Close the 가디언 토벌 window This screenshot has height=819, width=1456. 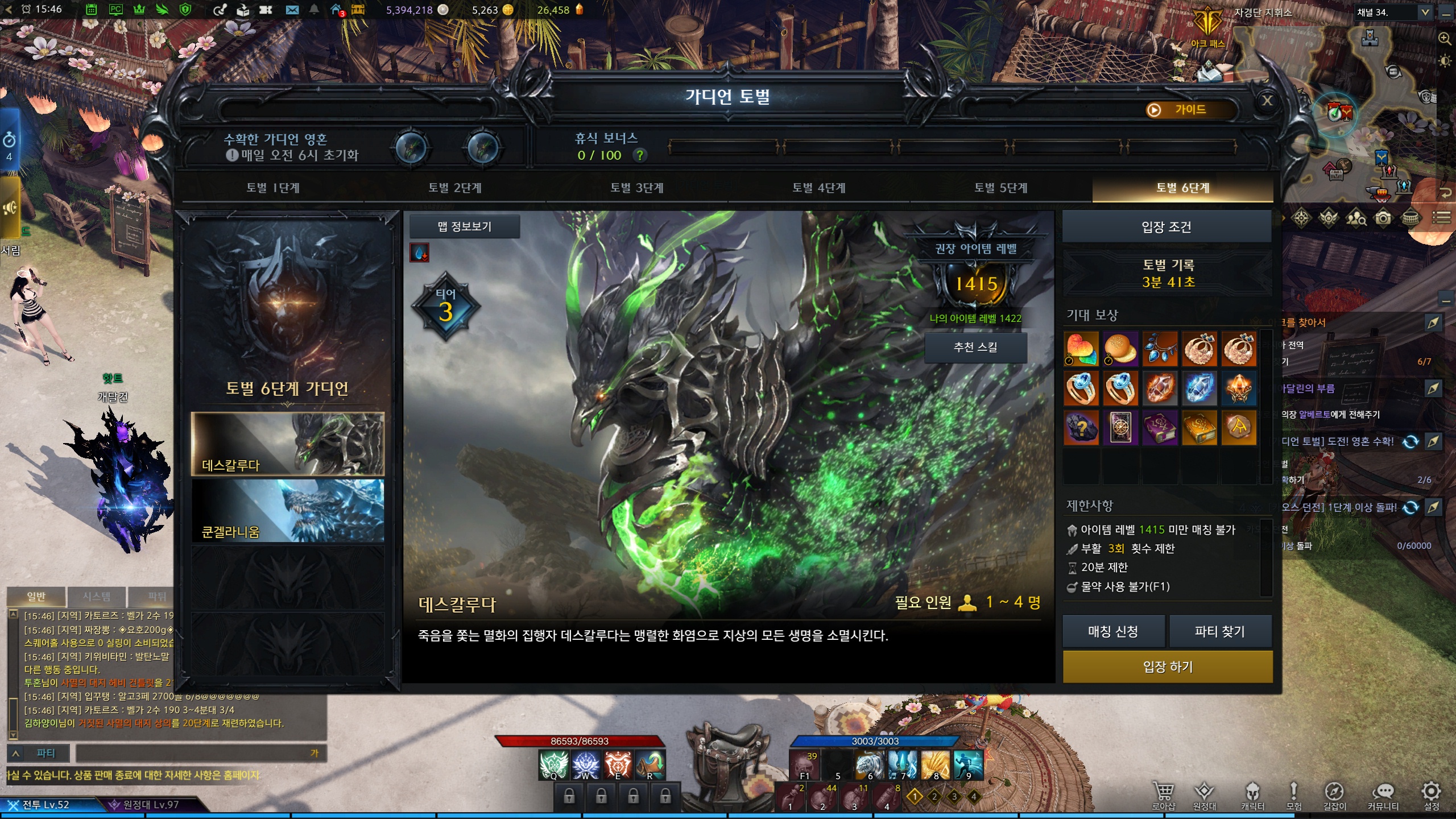click(1267, 101)
